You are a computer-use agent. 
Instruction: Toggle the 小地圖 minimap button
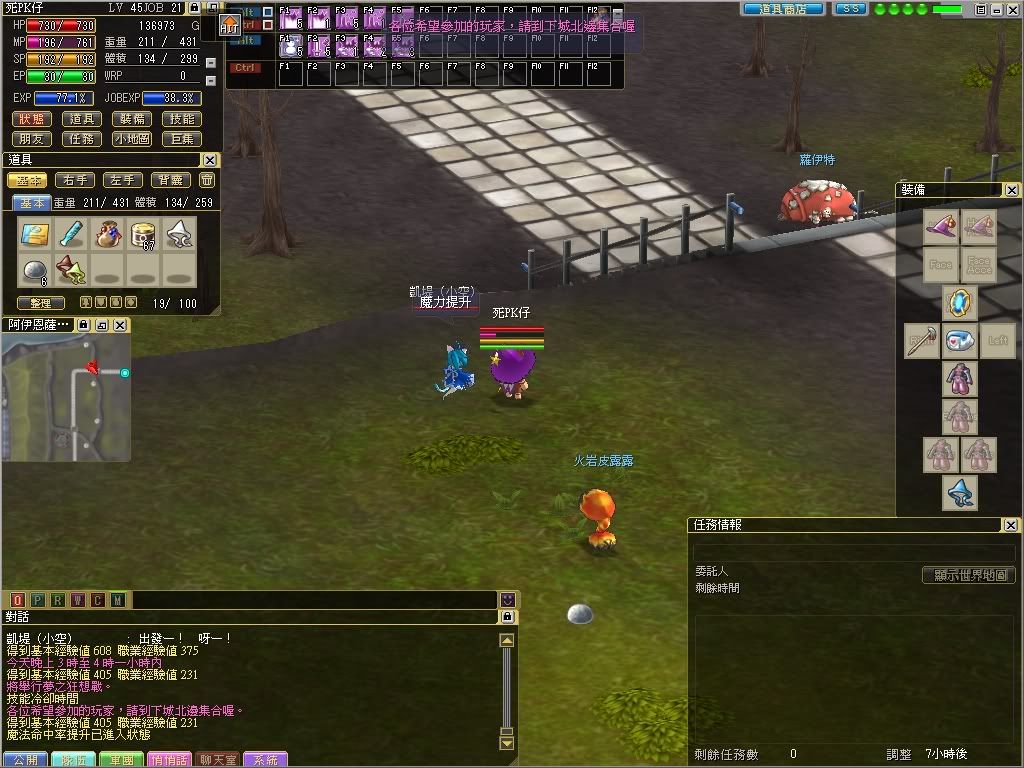(132, 139)
